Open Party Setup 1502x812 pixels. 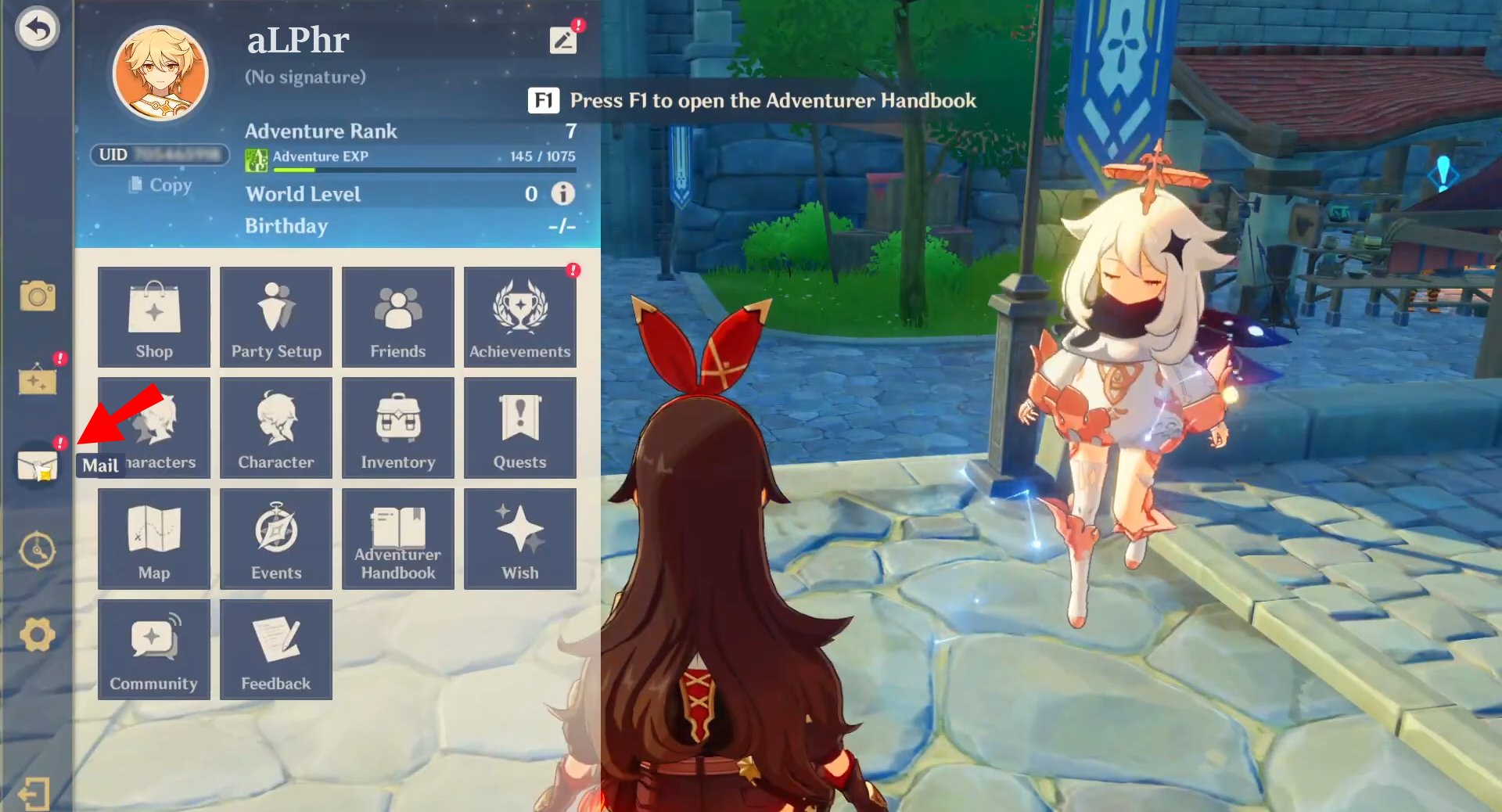pyautogui.click(x=276, y=317)
